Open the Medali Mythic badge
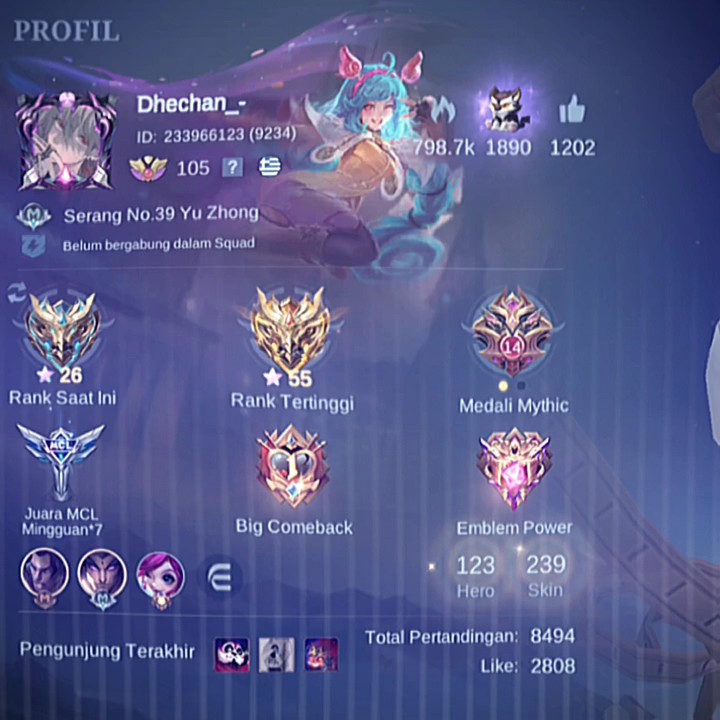 (x=512, y=335)
